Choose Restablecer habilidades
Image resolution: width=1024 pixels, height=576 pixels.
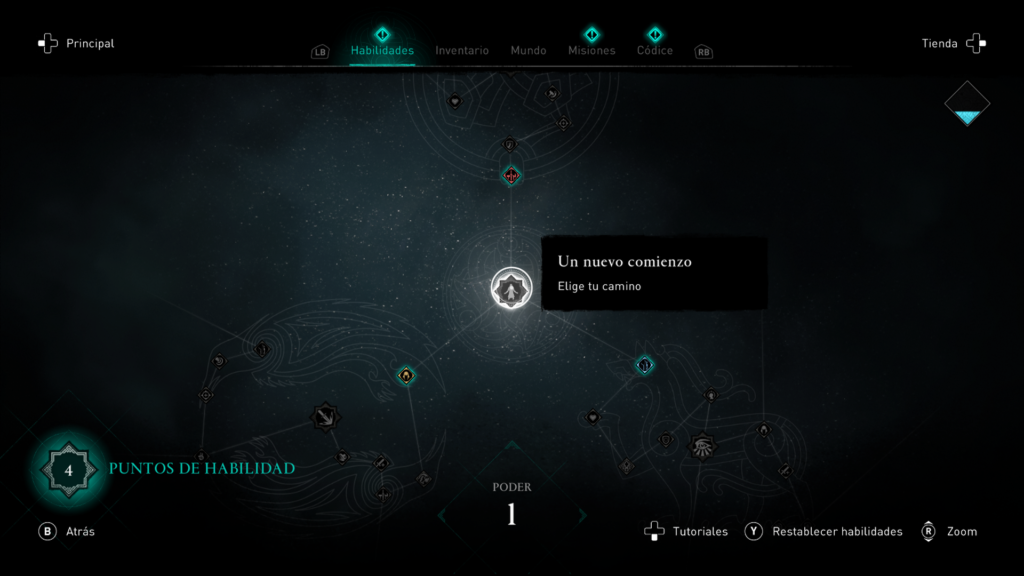pos(824,532)
